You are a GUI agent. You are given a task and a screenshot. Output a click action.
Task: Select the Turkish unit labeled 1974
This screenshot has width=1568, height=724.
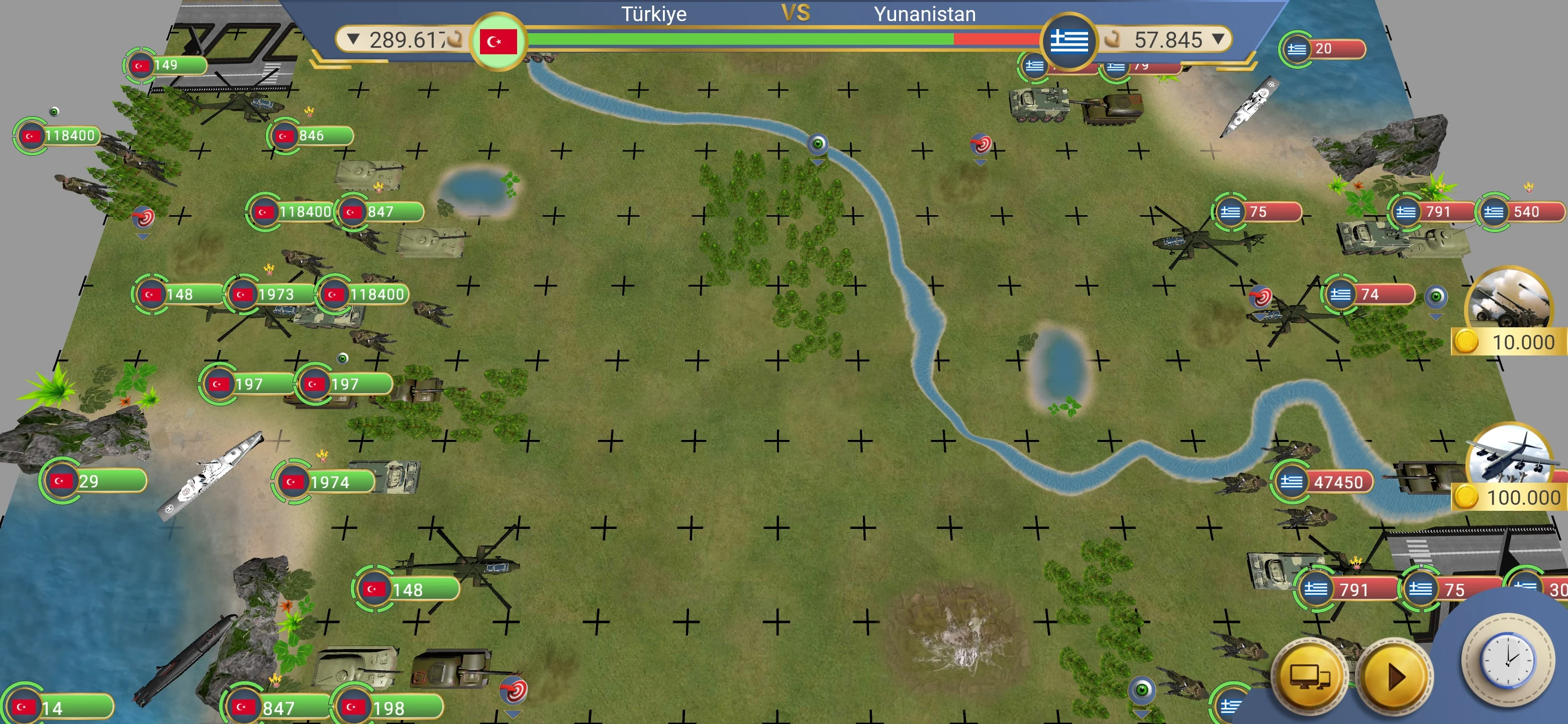click(324, 482)
